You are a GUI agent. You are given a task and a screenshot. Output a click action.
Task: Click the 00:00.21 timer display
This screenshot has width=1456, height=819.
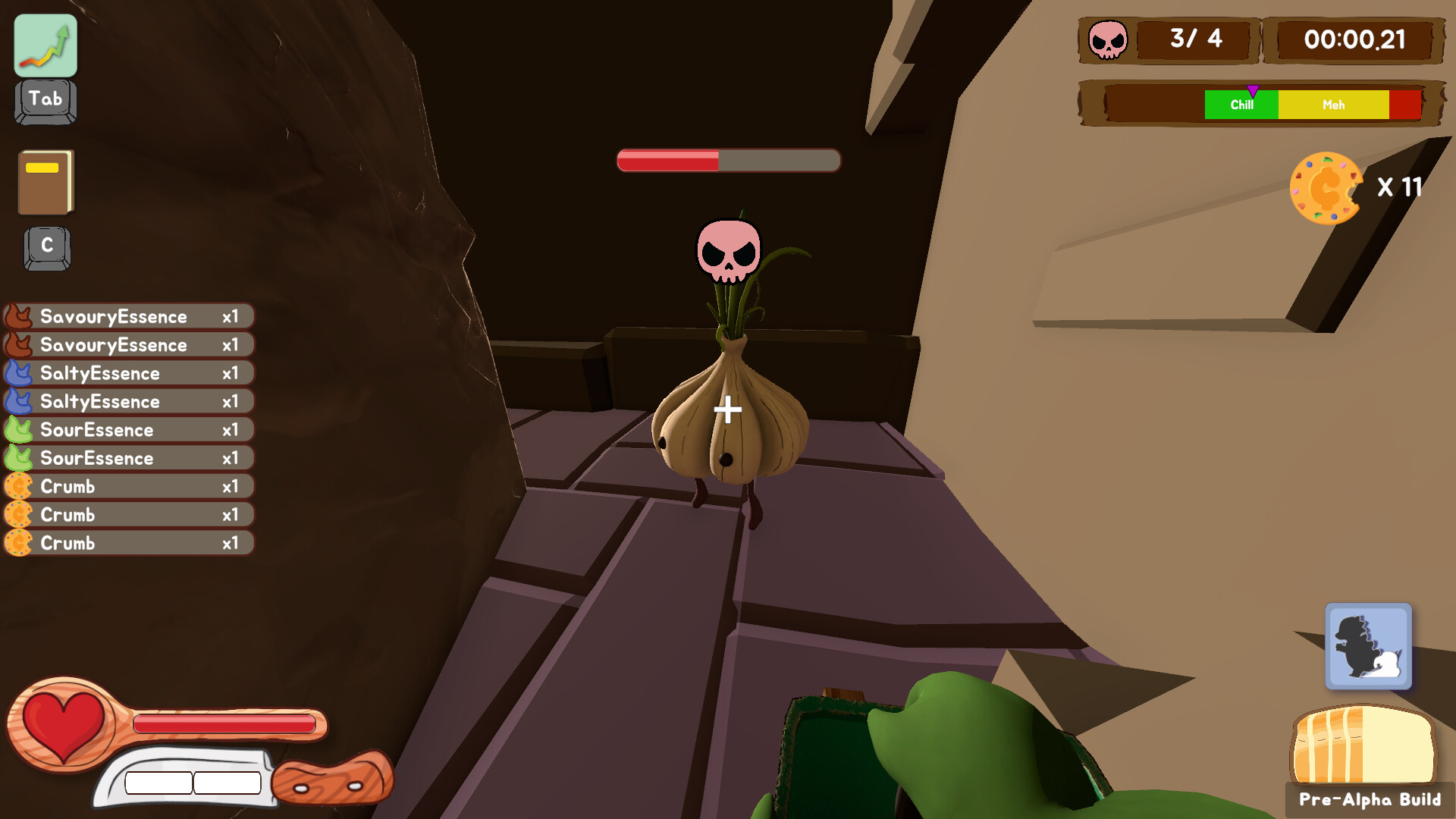1357,40
